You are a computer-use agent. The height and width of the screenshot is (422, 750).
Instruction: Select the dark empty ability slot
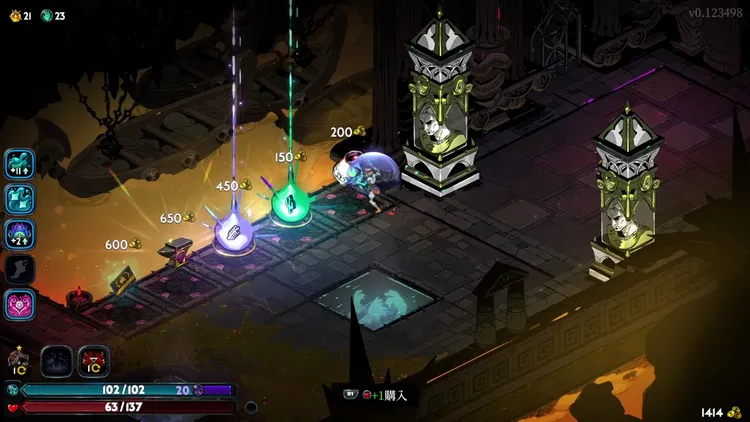click(x=56, y=361)
